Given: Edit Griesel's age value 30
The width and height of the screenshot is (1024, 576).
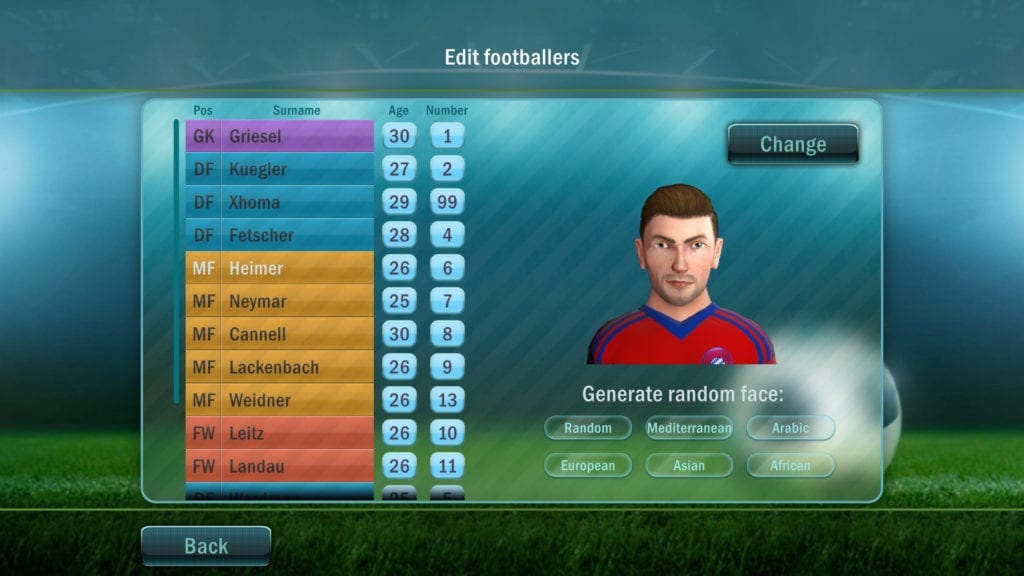Looking at the screenshot, I should tap(399, 136).
